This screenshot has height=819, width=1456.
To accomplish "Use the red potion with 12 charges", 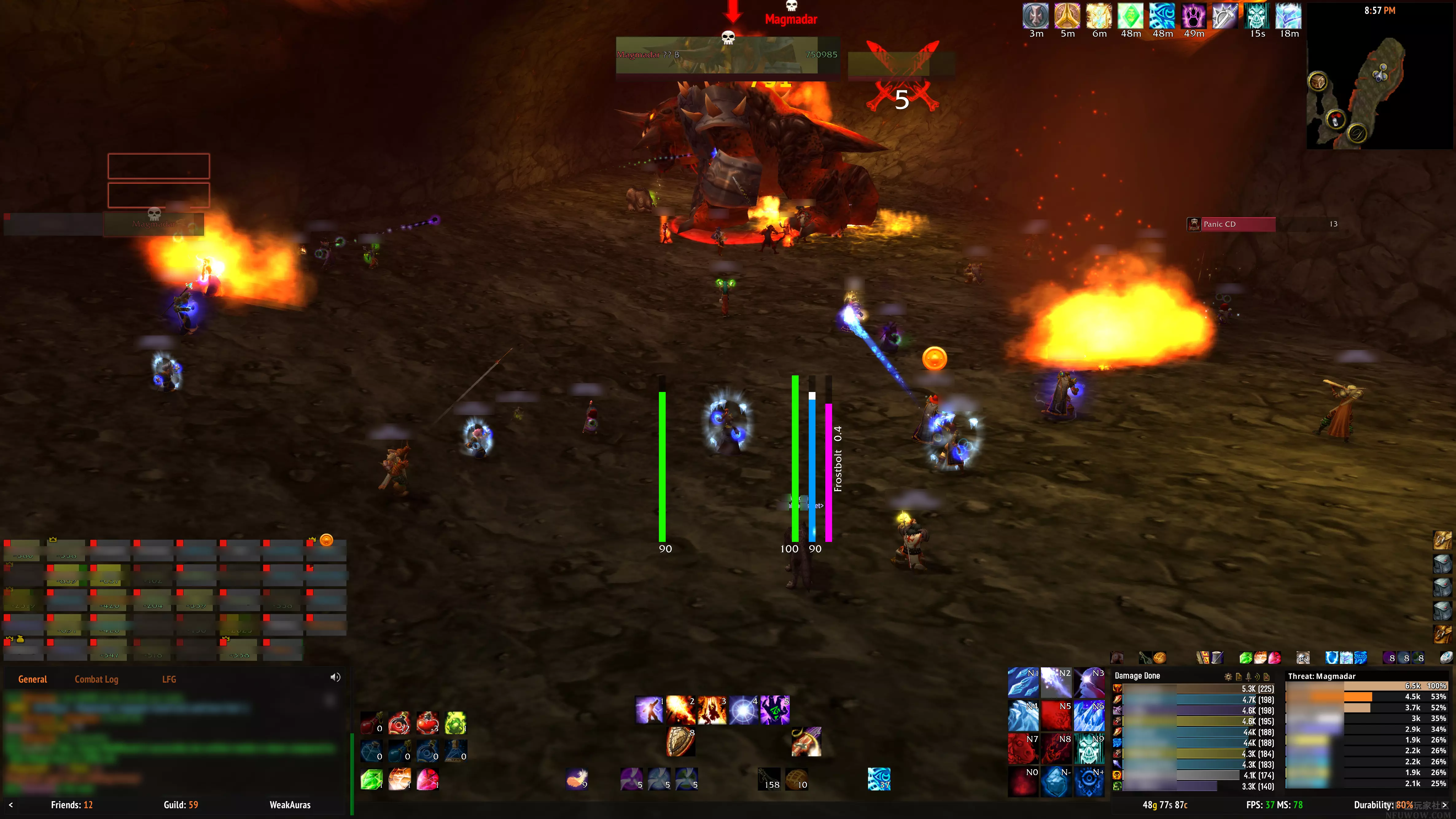I will click(399, 723).
